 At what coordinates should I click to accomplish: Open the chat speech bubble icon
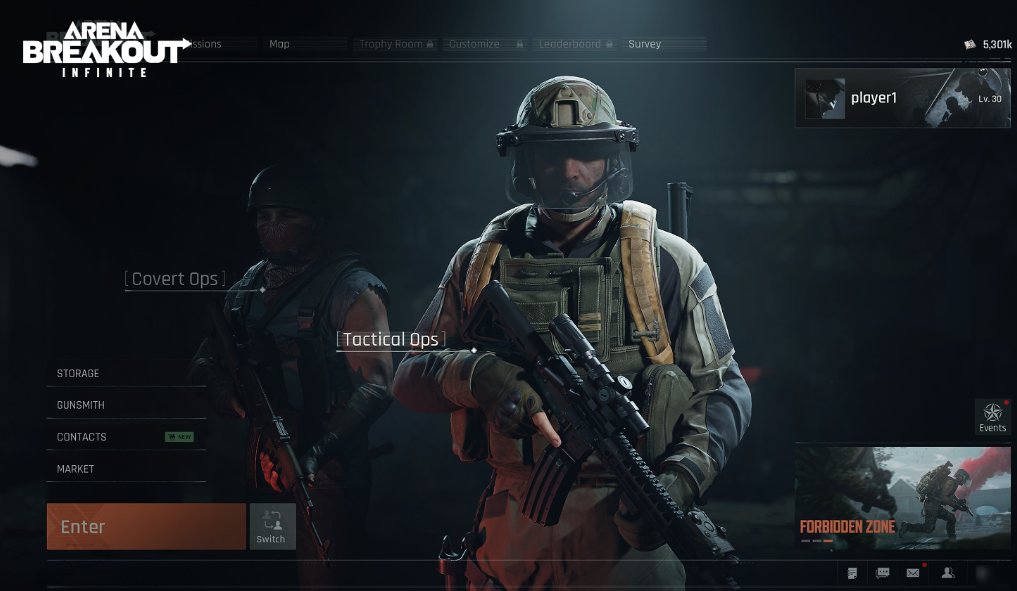[883, 573]
